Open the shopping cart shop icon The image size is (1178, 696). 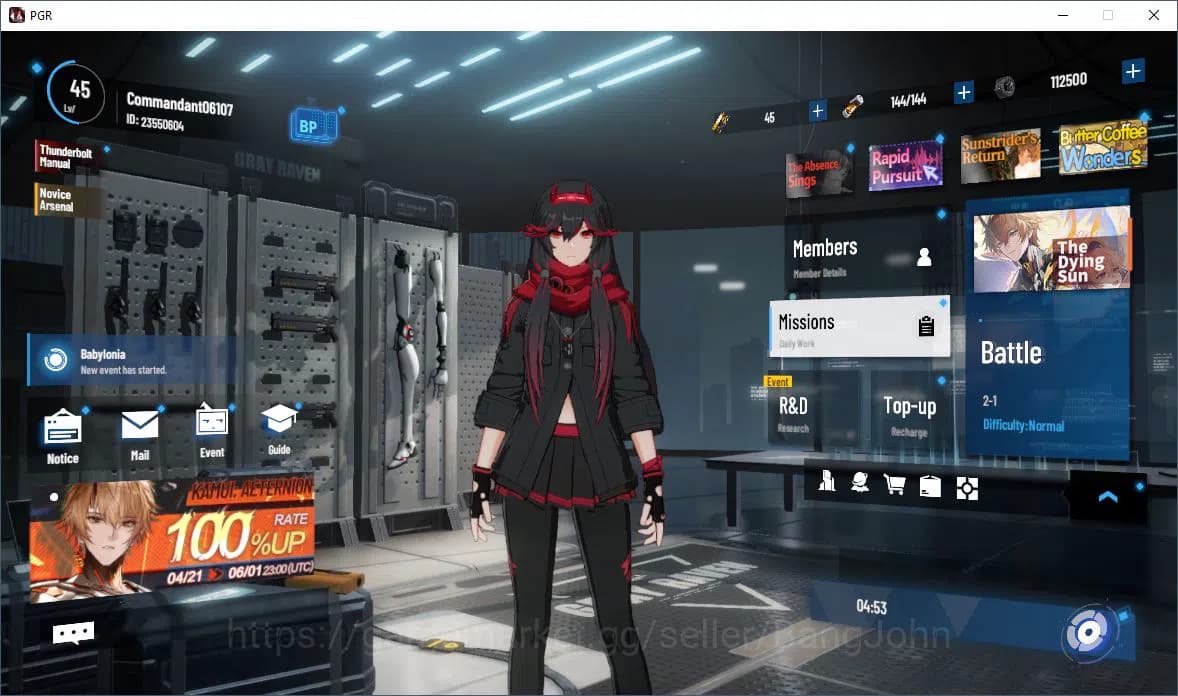coord(894,485)
